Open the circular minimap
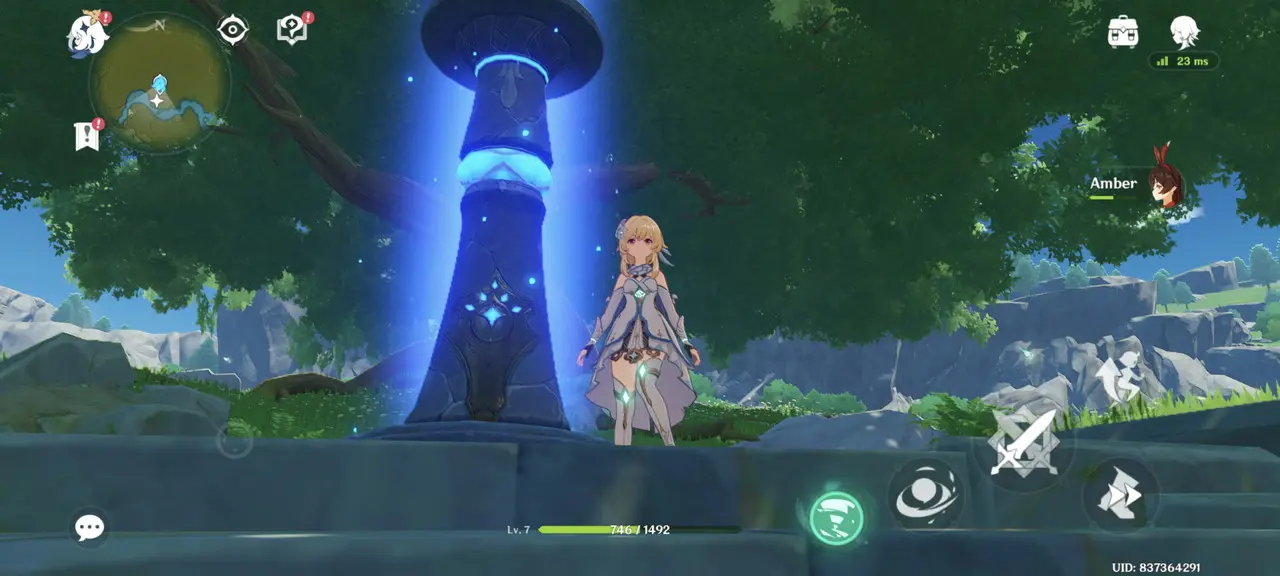Viewport: 1280px width, 576px height. 160,85
